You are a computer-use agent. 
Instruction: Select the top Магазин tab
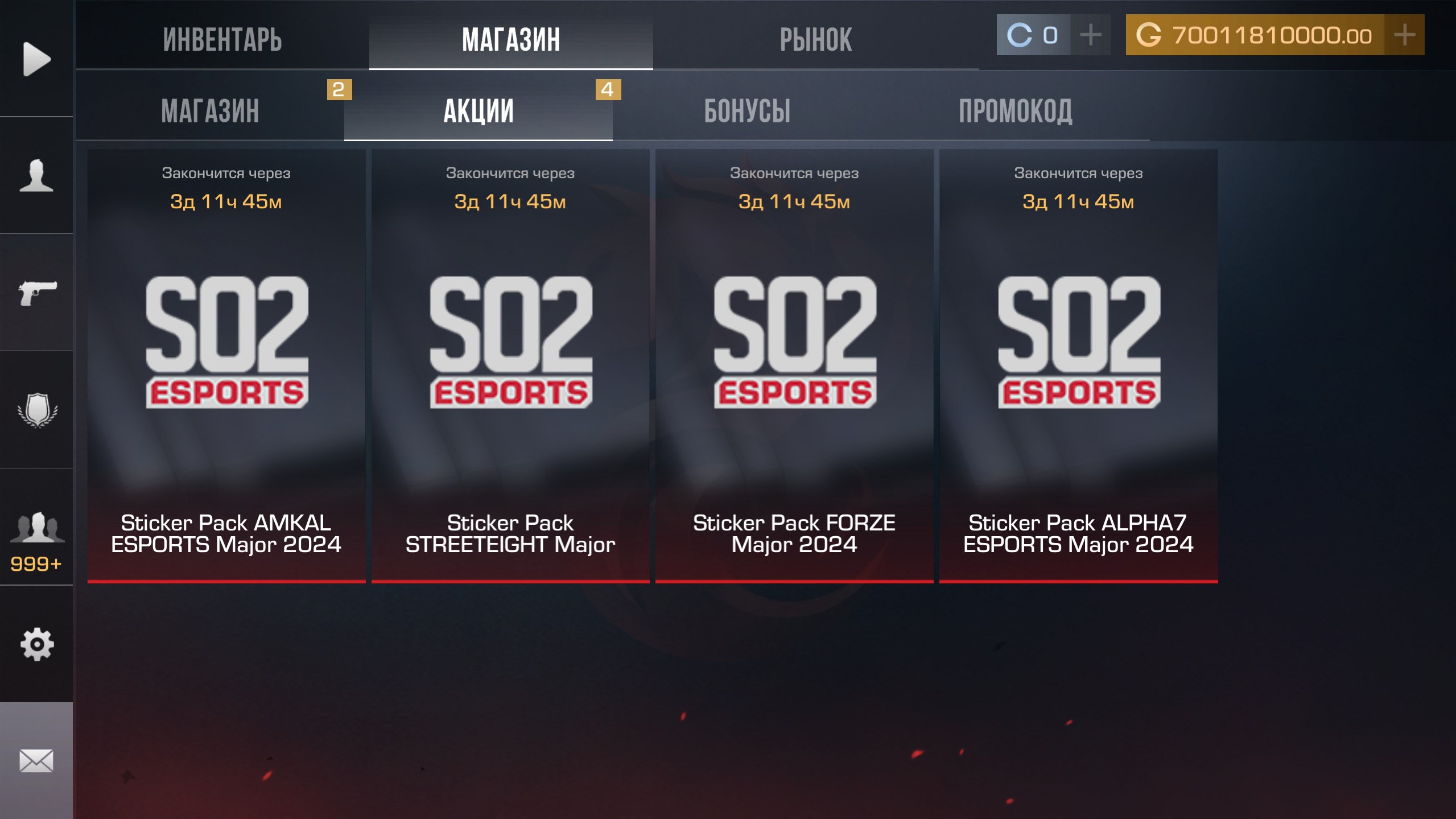(511, 40)
